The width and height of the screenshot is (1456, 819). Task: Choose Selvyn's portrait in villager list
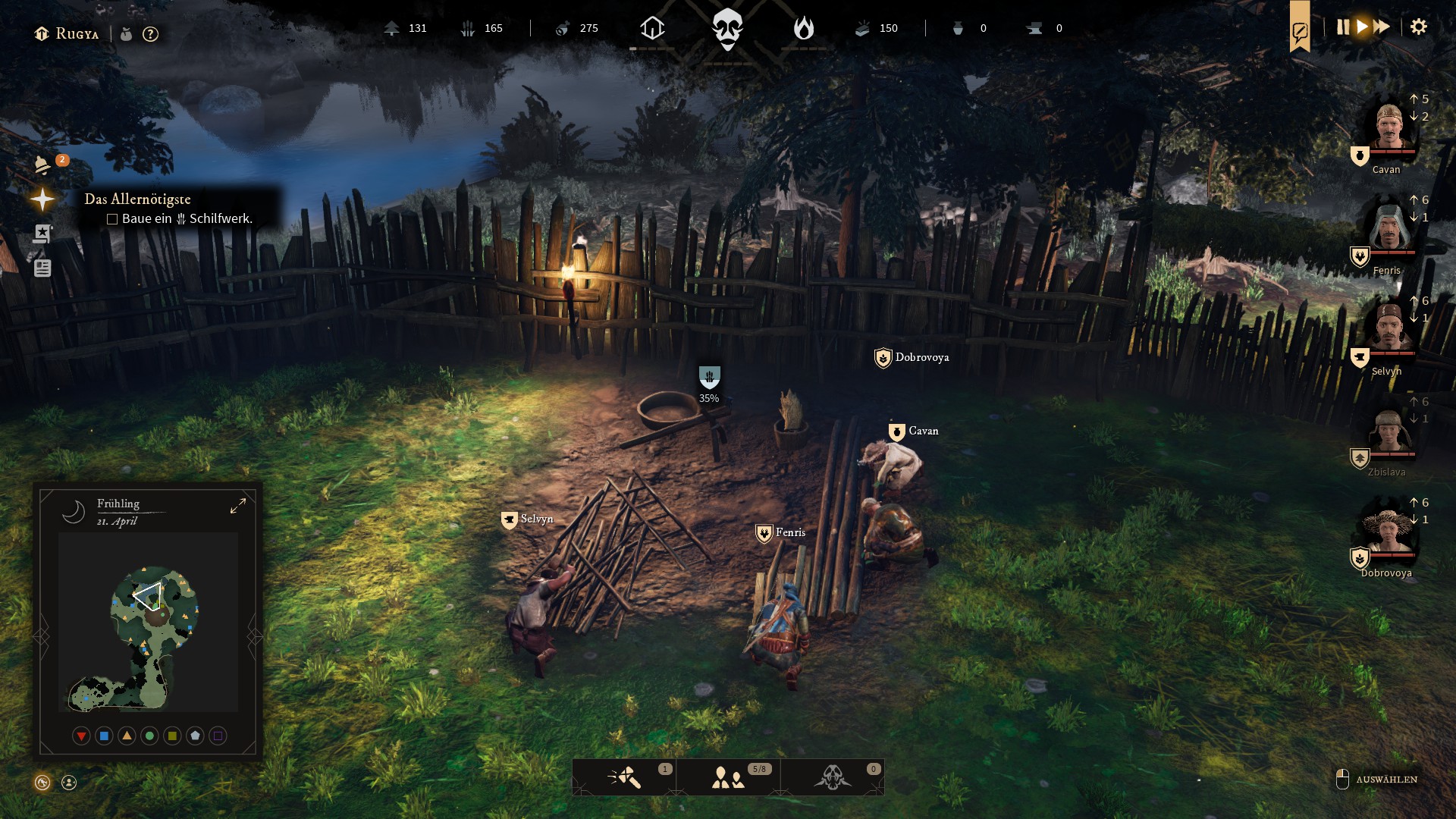(x=1389, y=328)
